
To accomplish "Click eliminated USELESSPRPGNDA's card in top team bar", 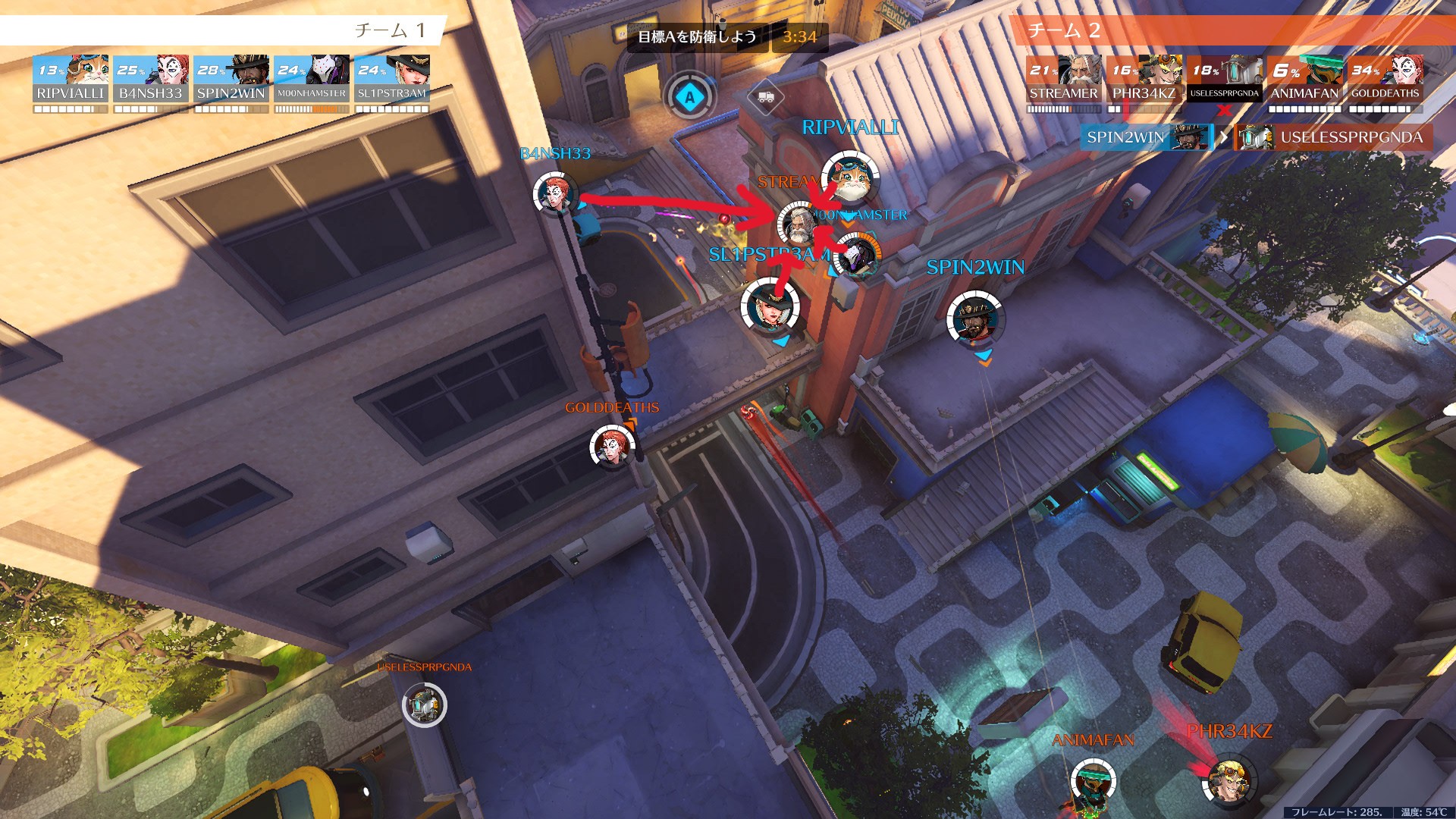I will click(1224, 79).
